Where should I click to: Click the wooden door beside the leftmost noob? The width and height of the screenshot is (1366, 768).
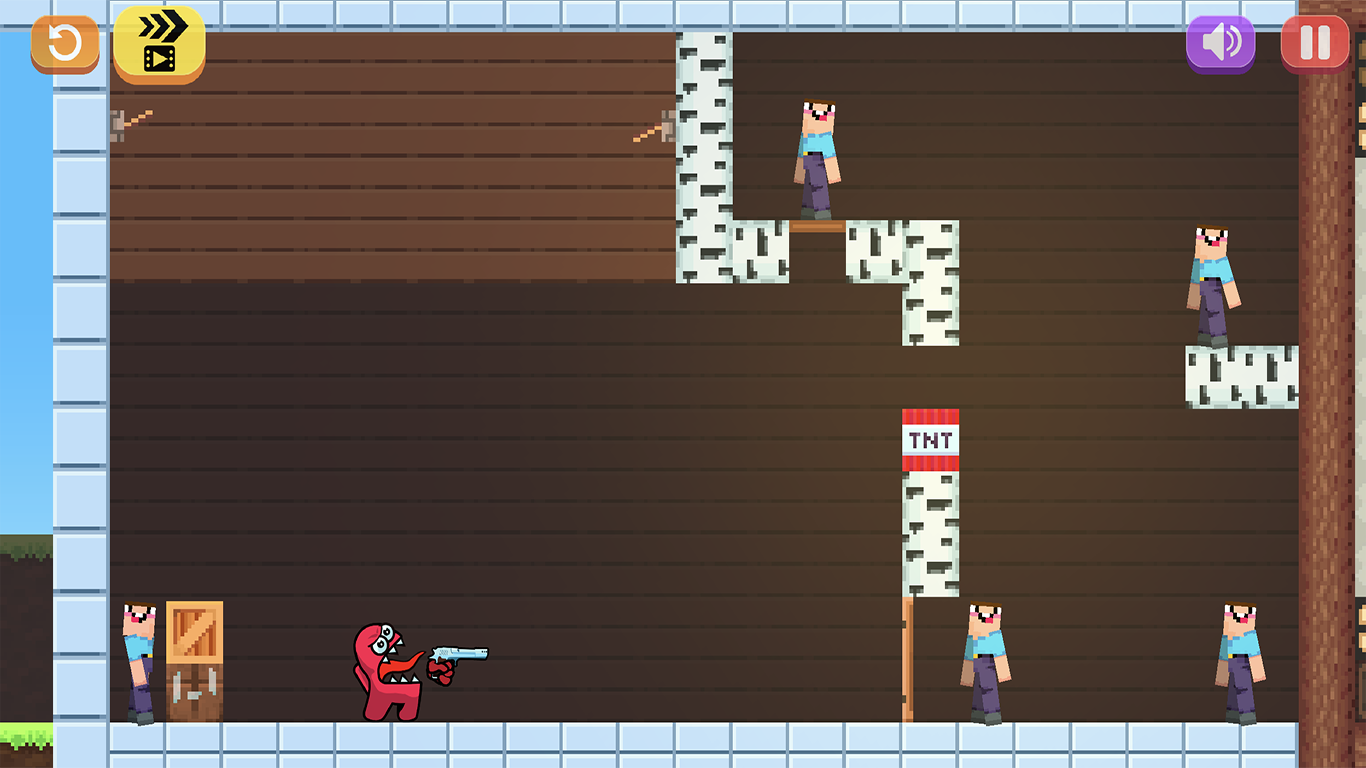tap(193, 660)
